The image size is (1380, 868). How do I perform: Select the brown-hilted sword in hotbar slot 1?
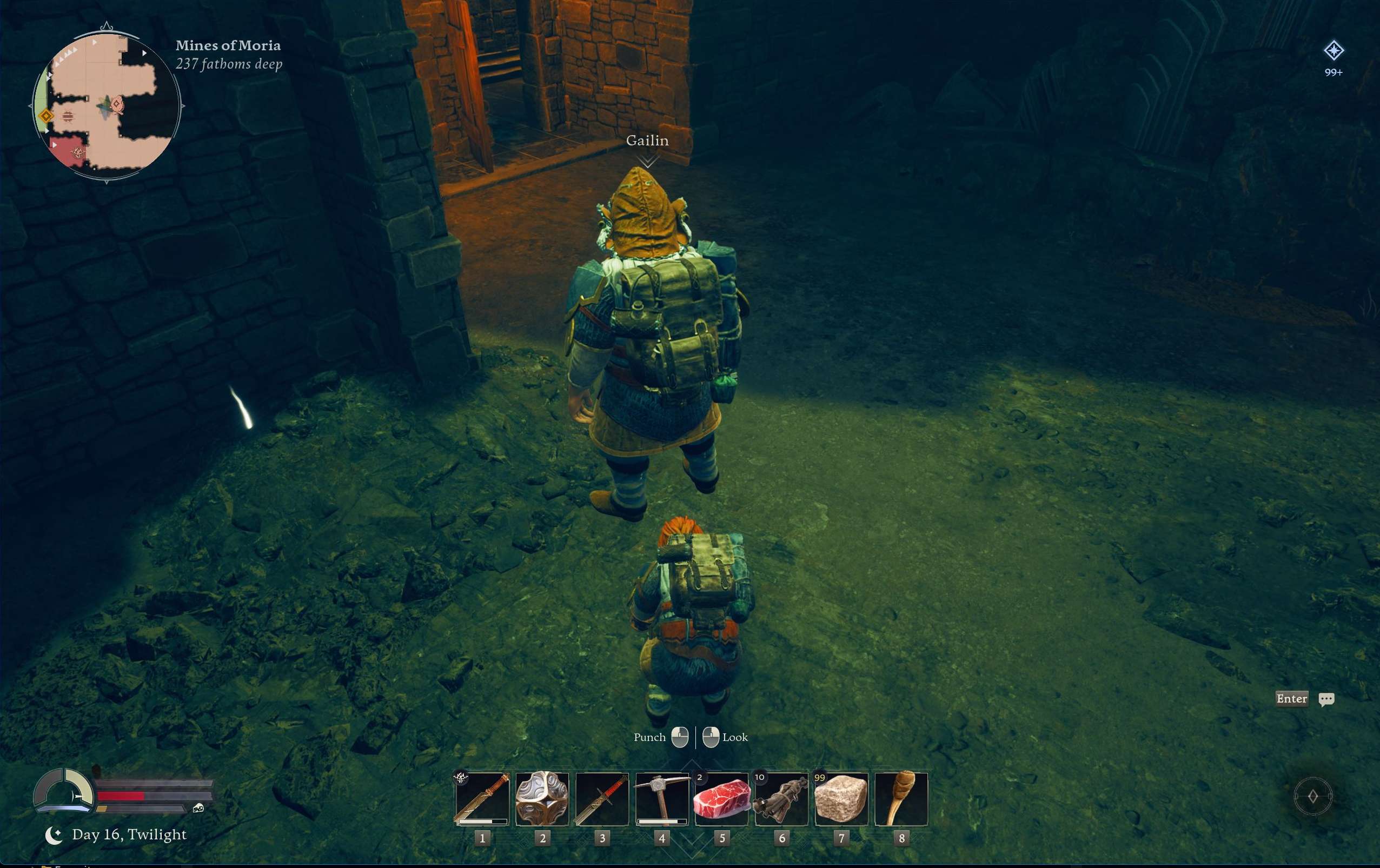[482, 799]
